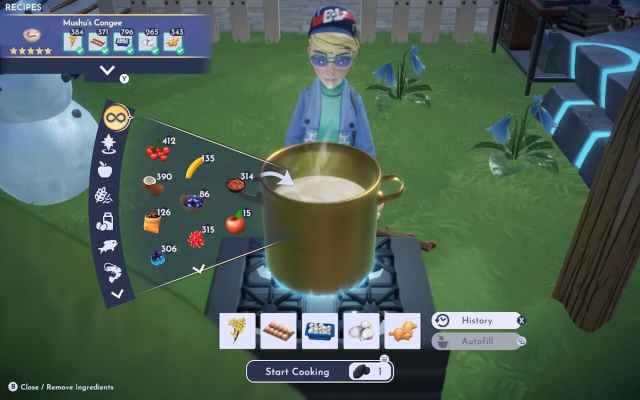
Task: Switch to the milk dairy category tab
Action: (x=103, y=221)
